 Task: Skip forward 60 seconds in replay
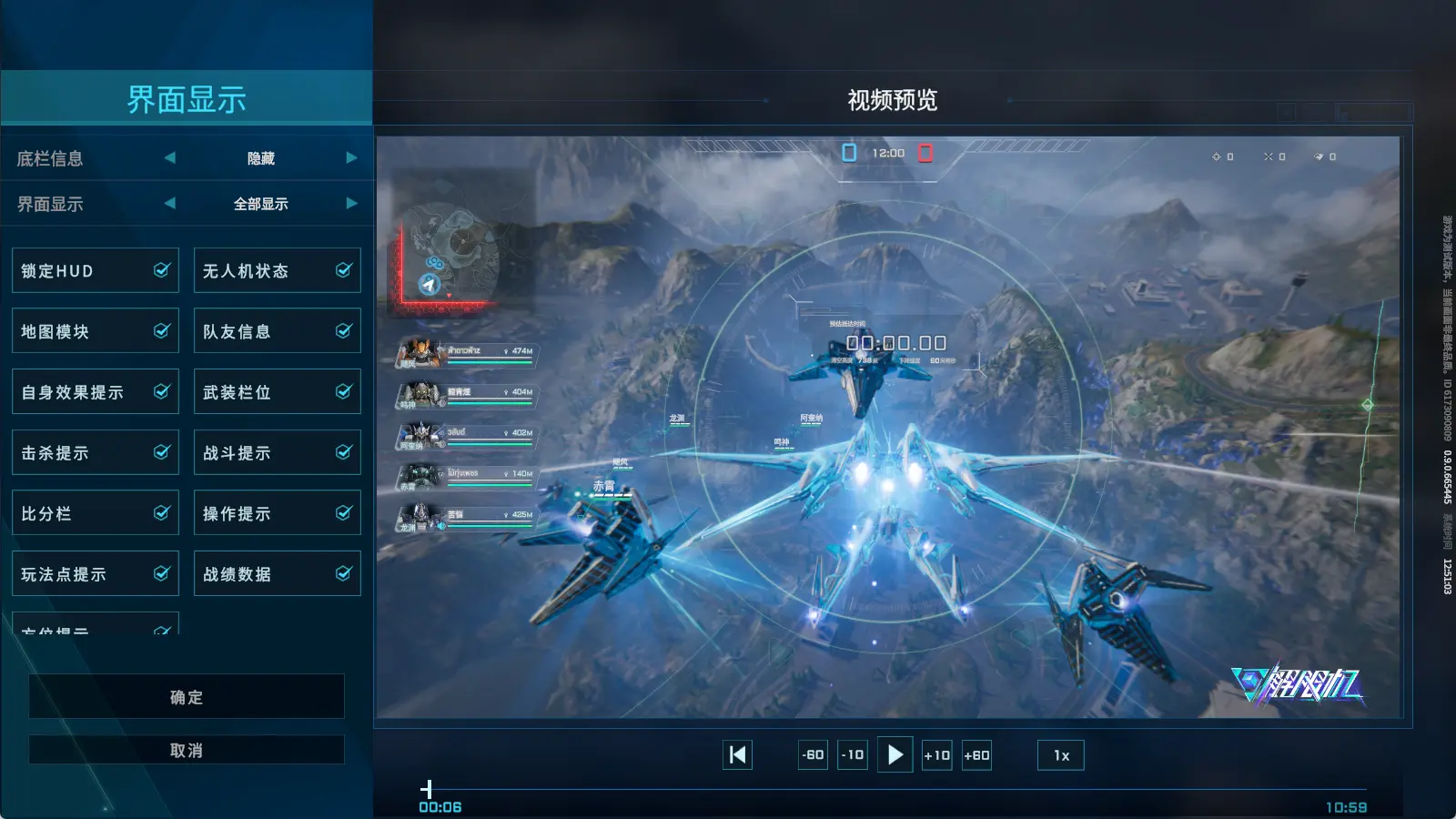pos(976,755)
